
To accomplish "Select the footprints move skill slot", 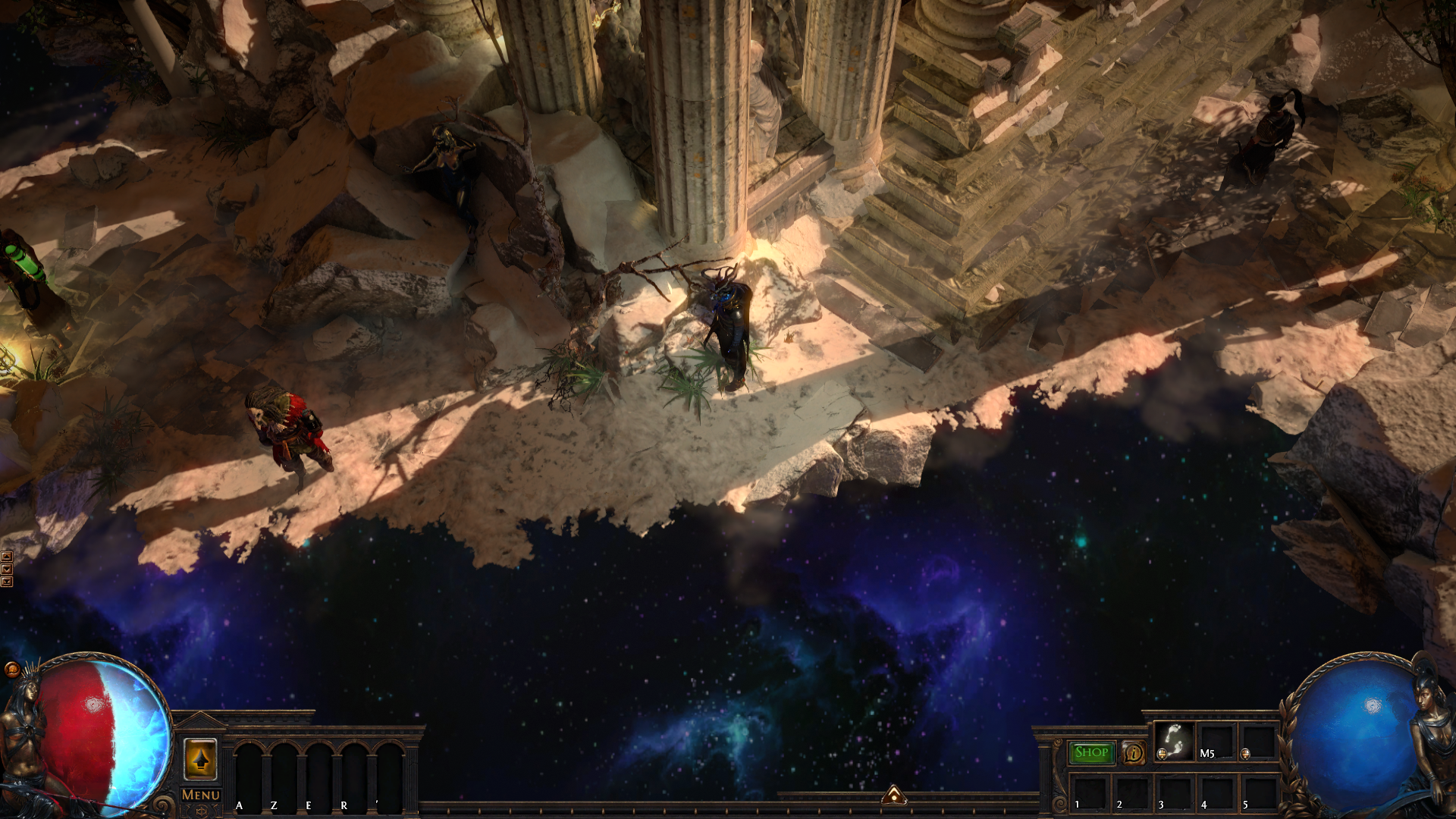I will (x=1174, y=741).
